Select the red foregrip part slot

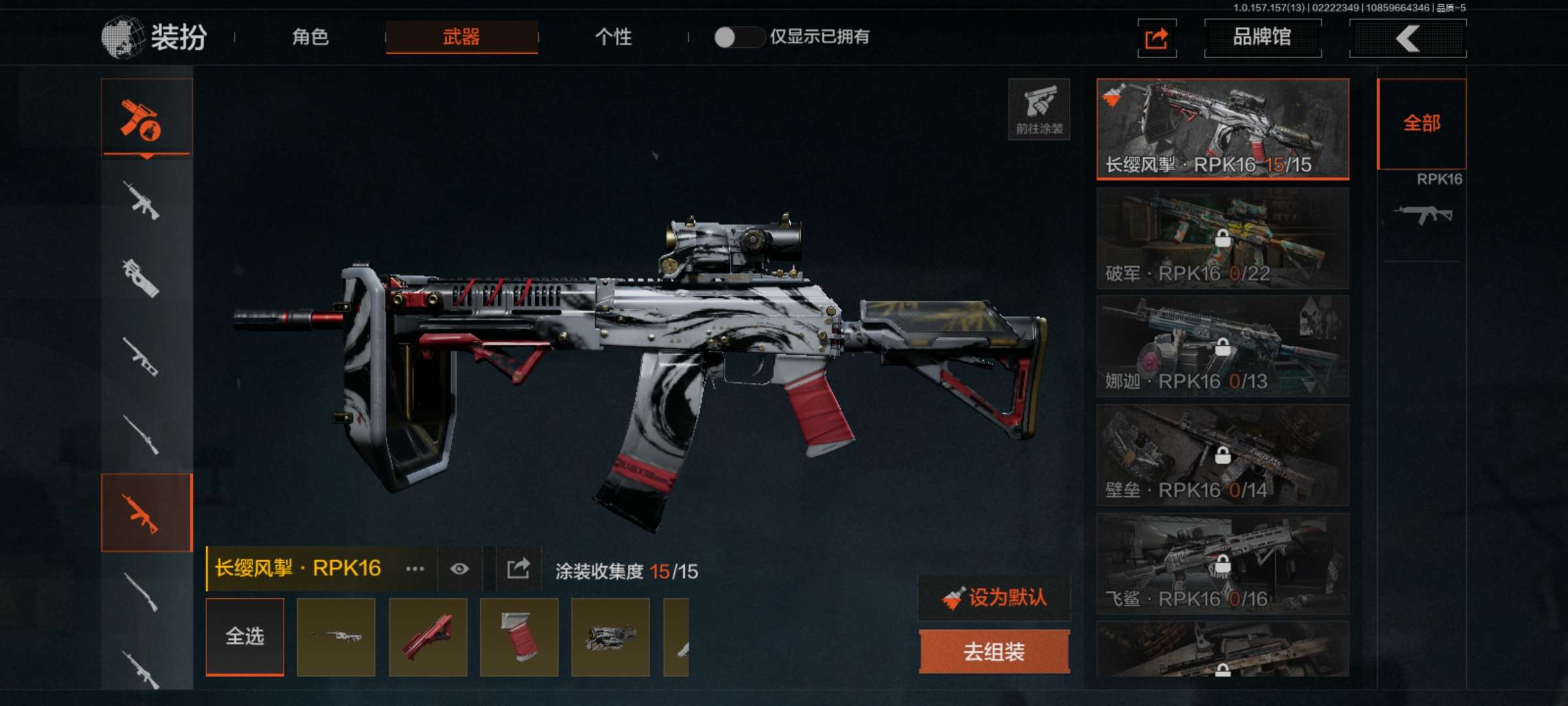428,637
